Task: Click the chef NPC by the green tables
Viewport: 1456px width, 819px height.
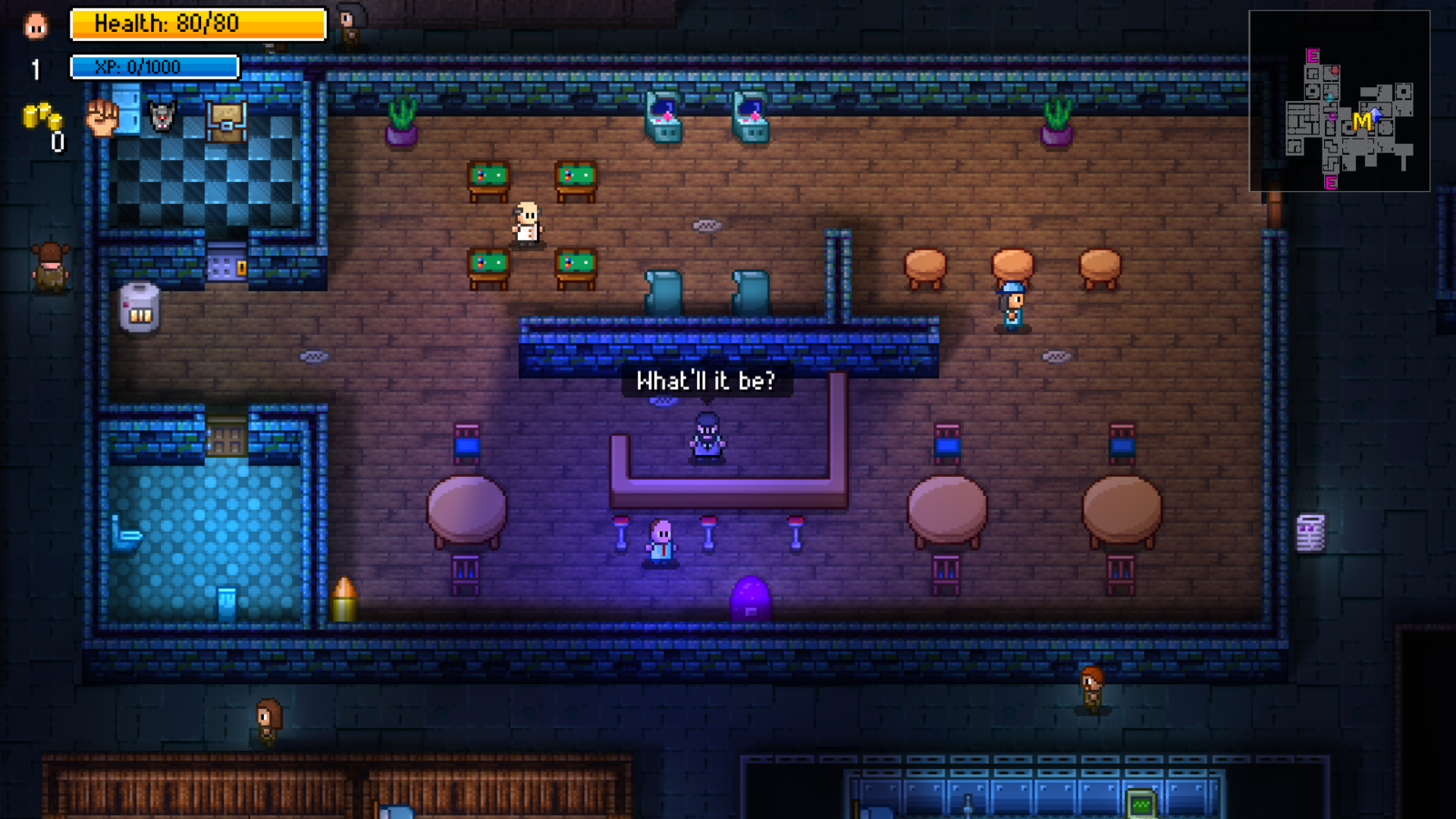Action: click(529, 222)
